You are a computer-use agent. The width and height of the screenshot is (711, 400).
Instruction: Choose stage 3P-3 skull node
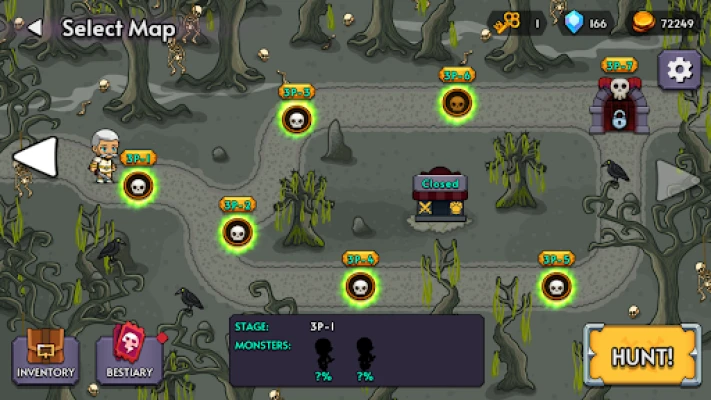coord(296,119)
